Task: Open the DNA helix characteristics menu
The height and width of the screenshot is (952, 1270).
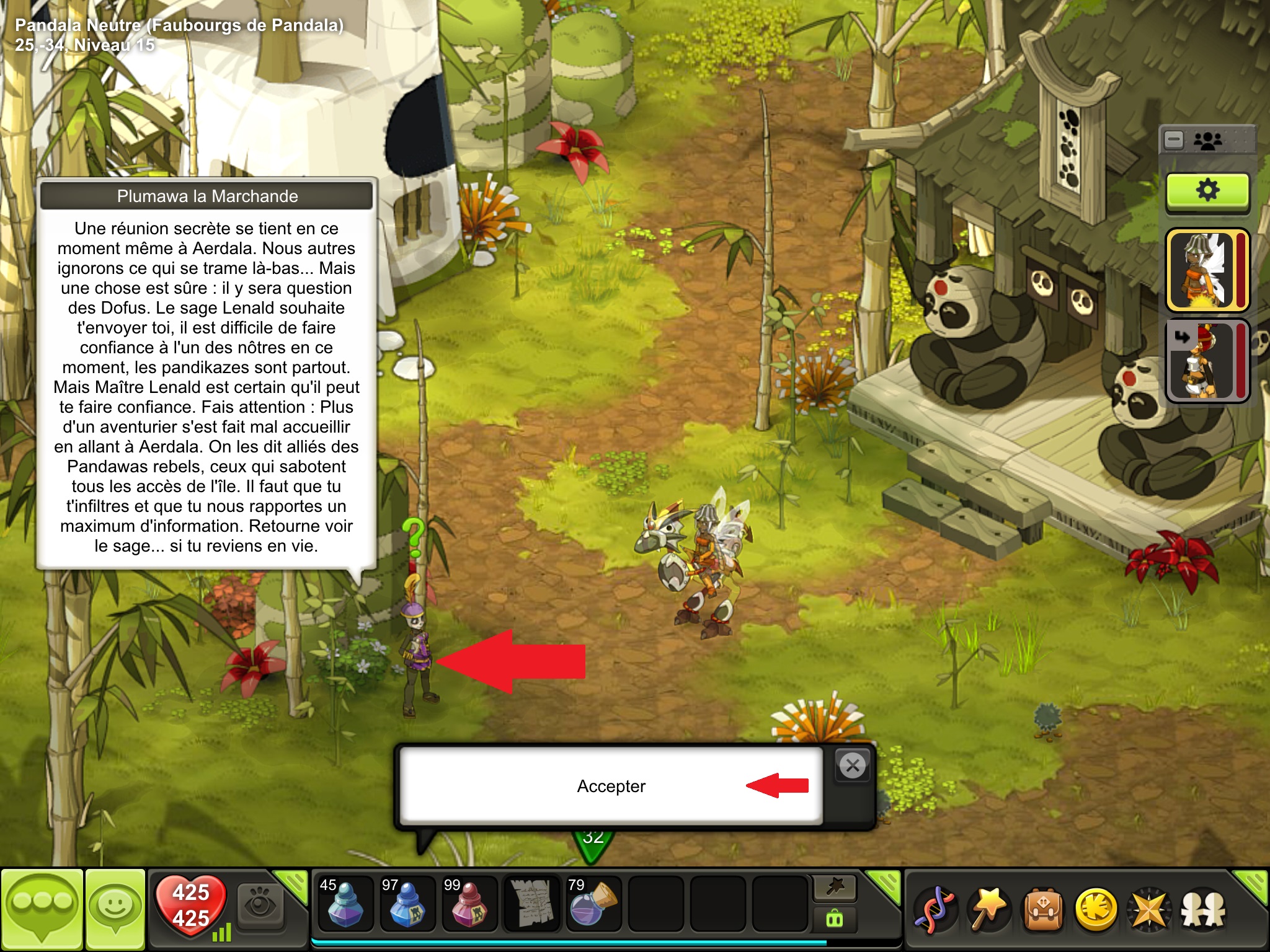Action: [935, 910]
